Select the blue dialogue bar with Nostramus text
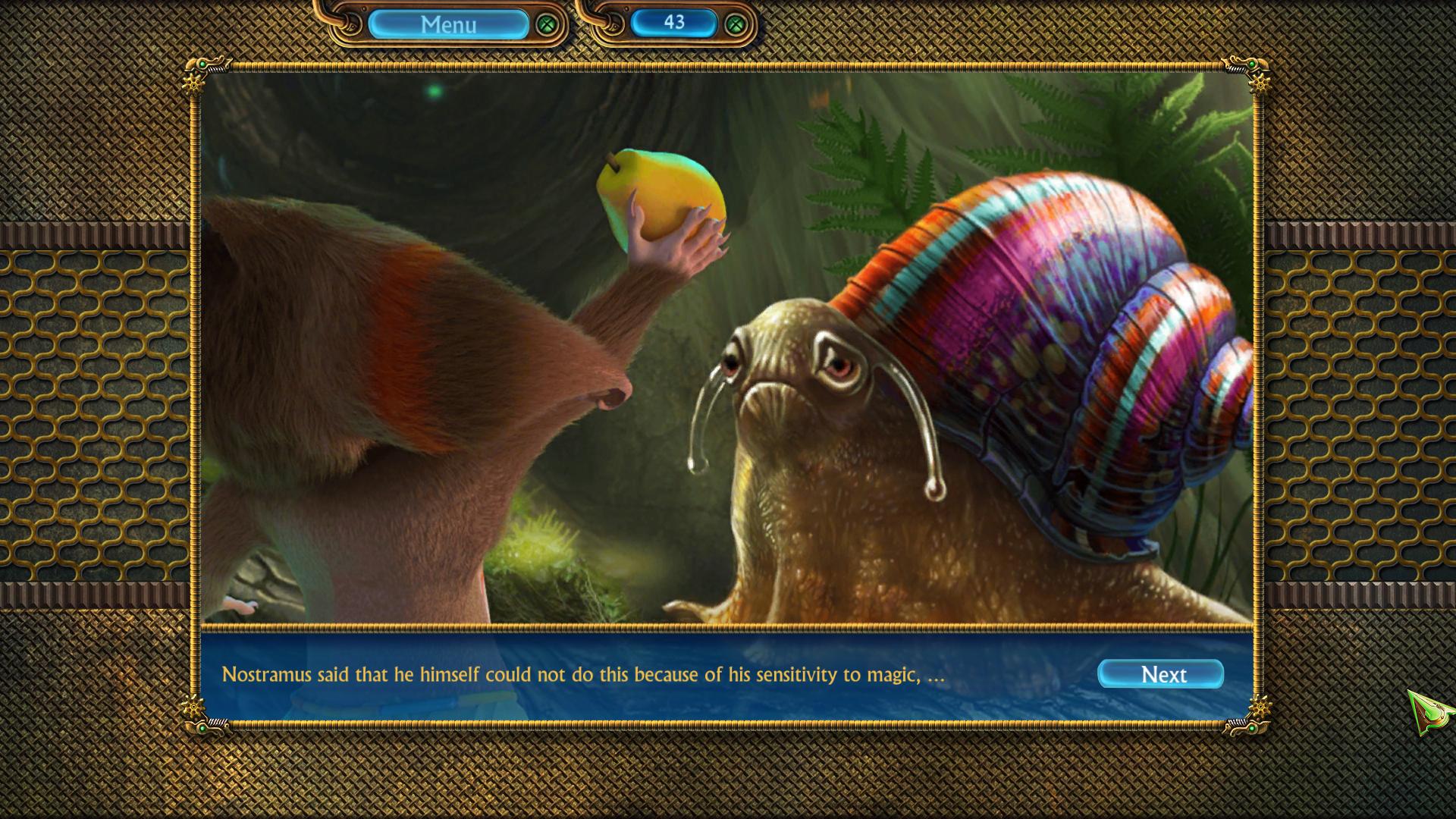Image resolution: width=1456 pixels, height=819 pixels. pos(728,673)
